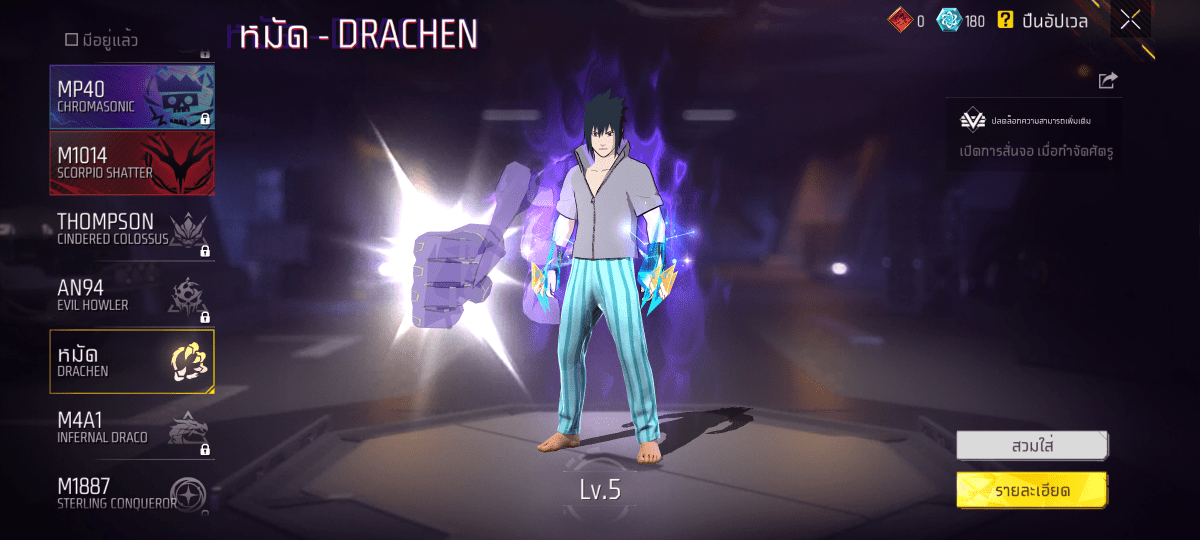Open the blue diamond token balance
The width and height of the screenshot is (1200, 540).
coord(961,20)
